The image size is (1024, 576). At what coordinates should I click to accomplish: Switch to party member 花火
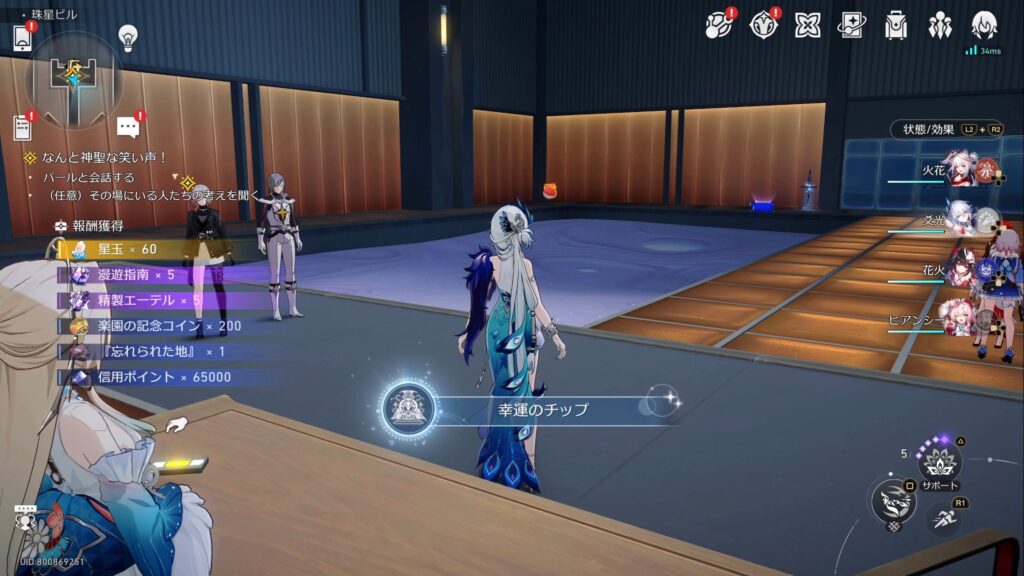click(x=960, y=269)
